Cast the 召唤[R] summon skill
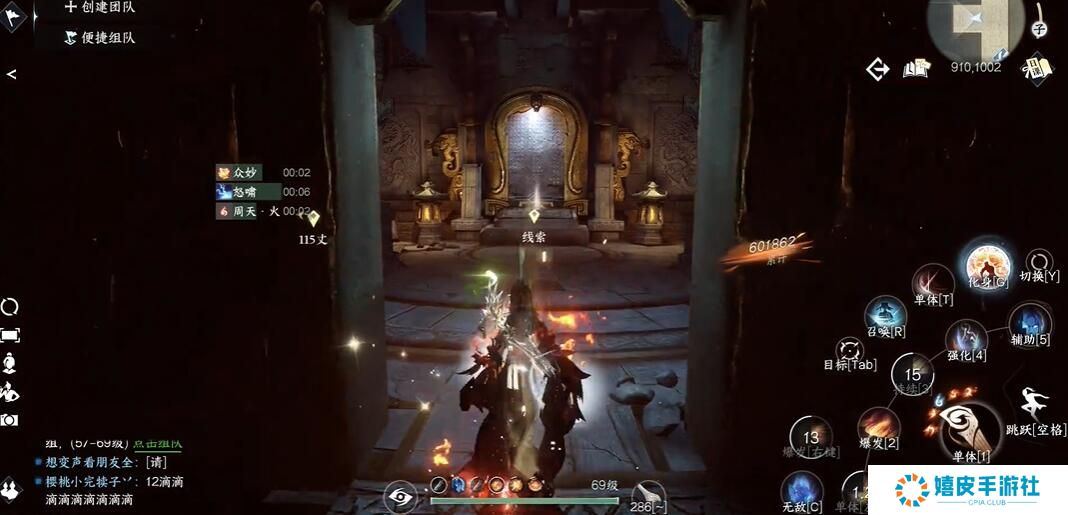Screen dimensions: 1068x515 coord(885,315)
